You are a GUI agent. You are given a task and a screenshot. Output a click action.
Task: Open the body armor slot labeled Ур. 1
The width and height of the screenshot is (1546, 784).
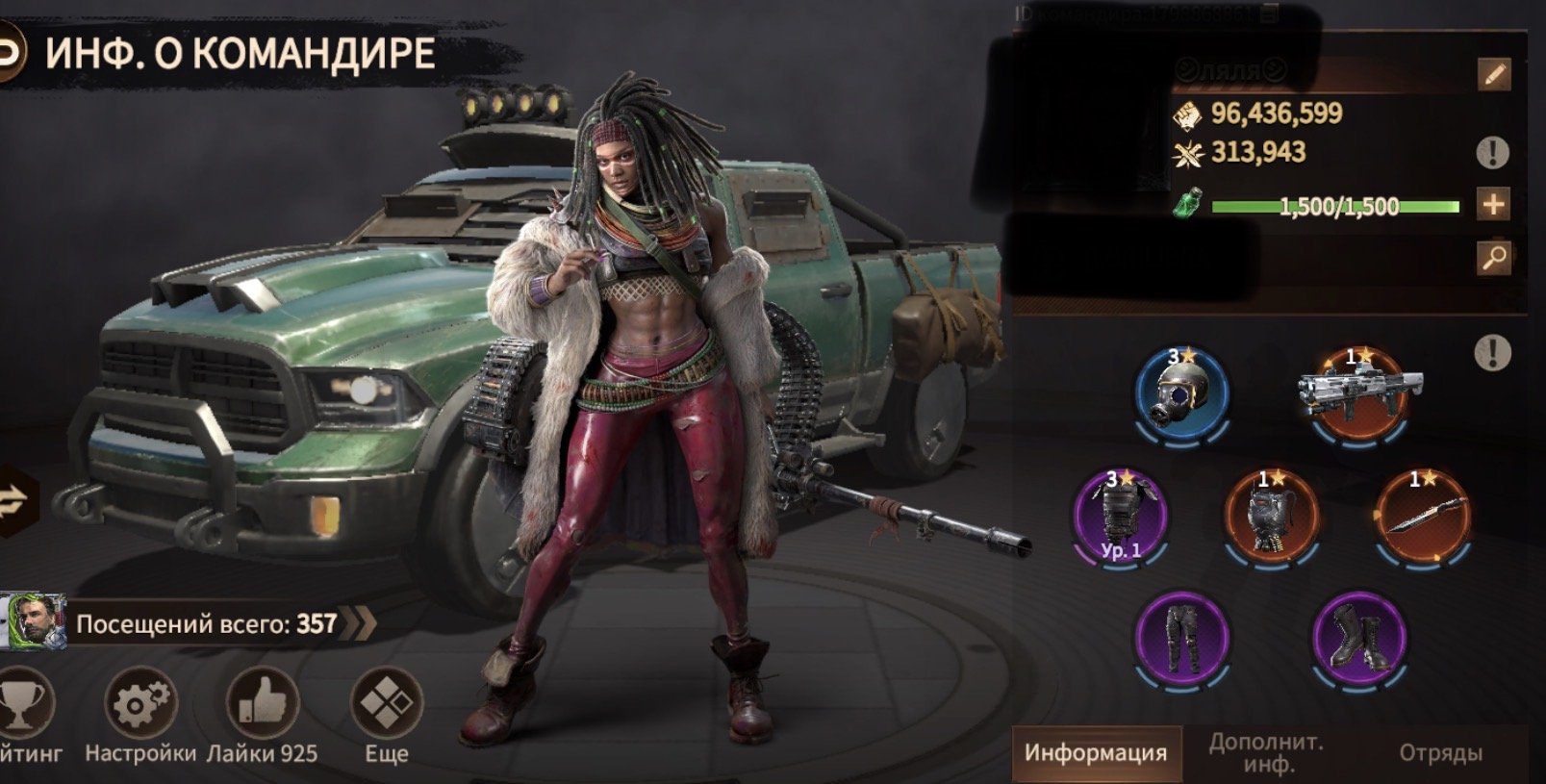pyautogui.click(x=1121, y=517)
